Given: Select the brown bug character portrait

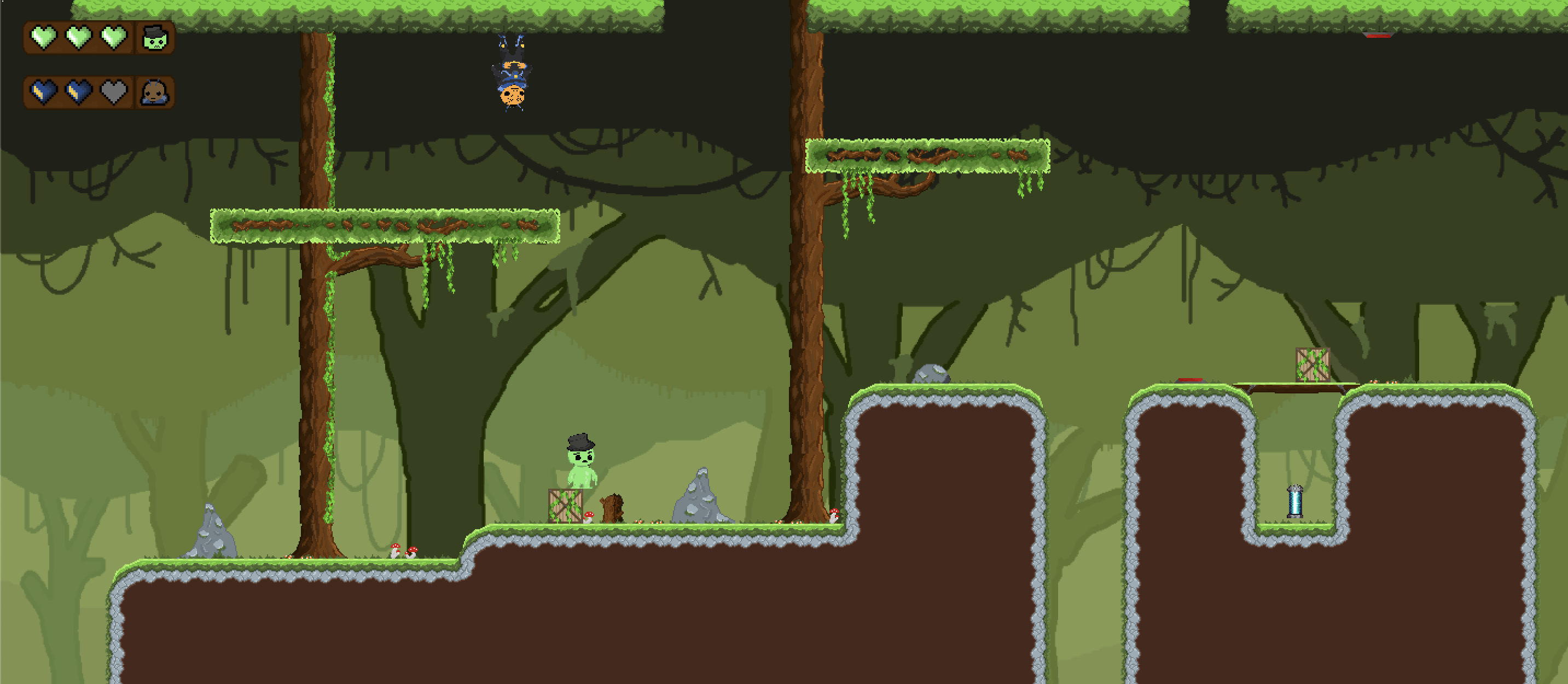Looking at the screenshot, I should coord(155,92).
